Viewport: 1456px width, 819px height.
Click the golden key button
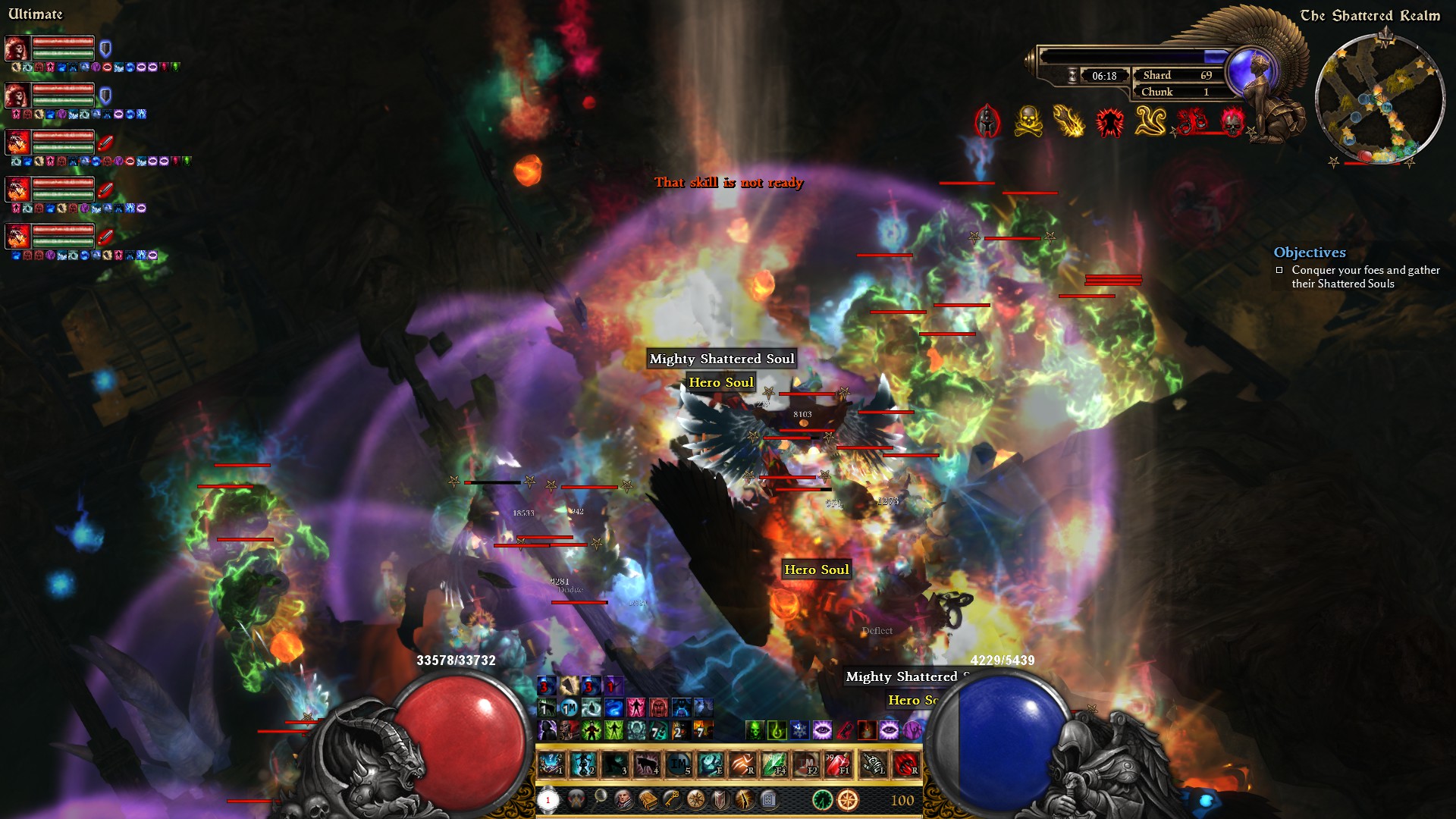pyautogui.click(x=672, y=799)
